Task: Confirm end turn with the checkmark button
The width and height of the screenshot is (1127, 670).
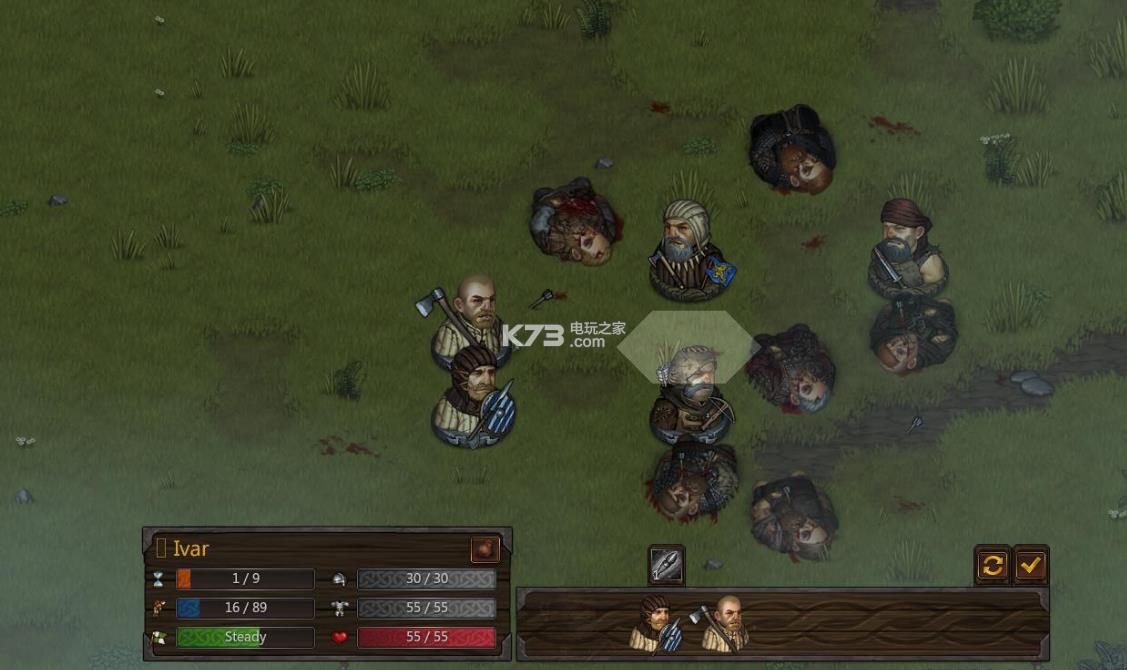Action: point(1030,566)
